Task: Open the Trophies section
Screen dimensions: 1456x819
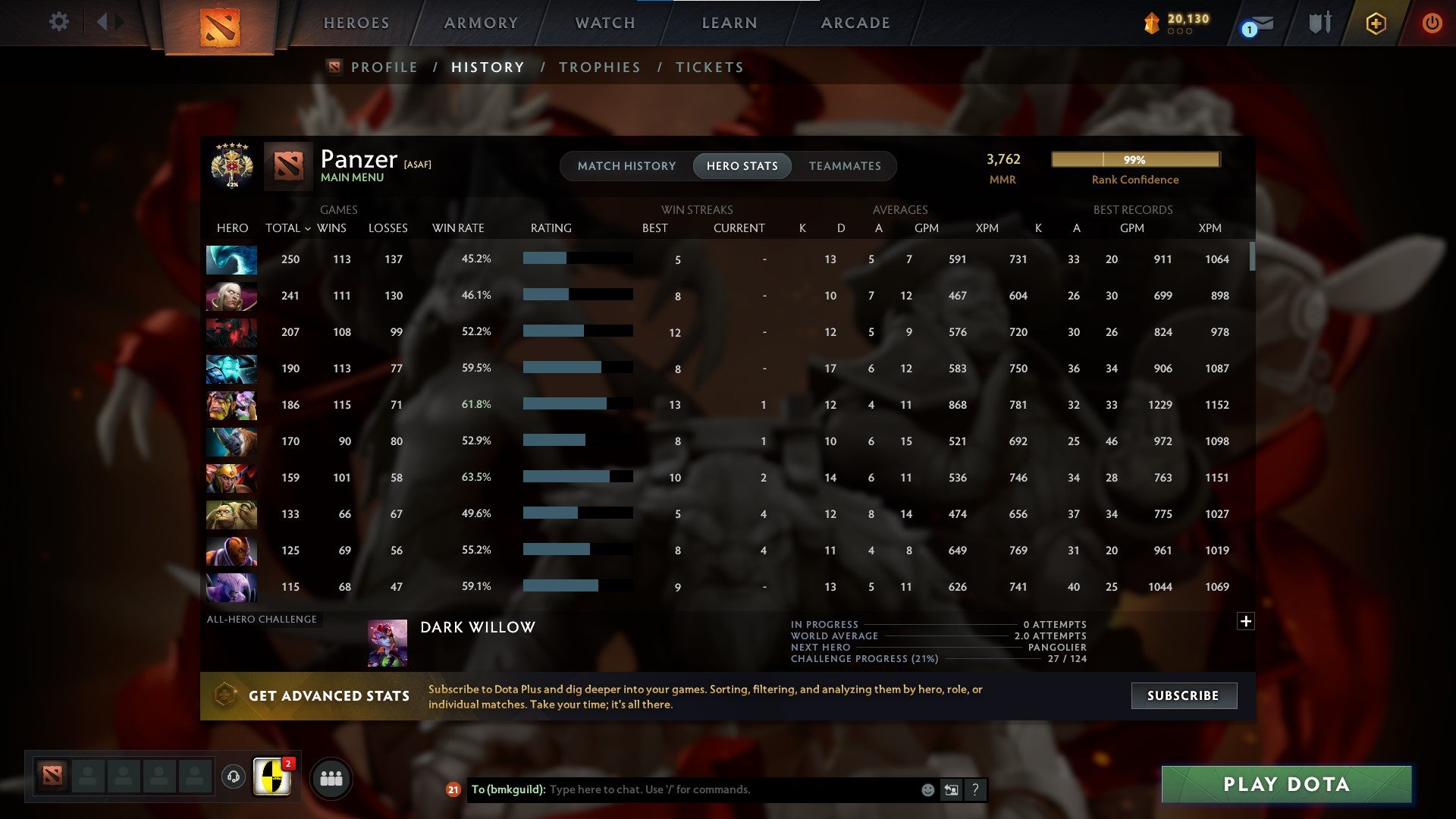Action: pyautogui.click(x=599, y=67)
